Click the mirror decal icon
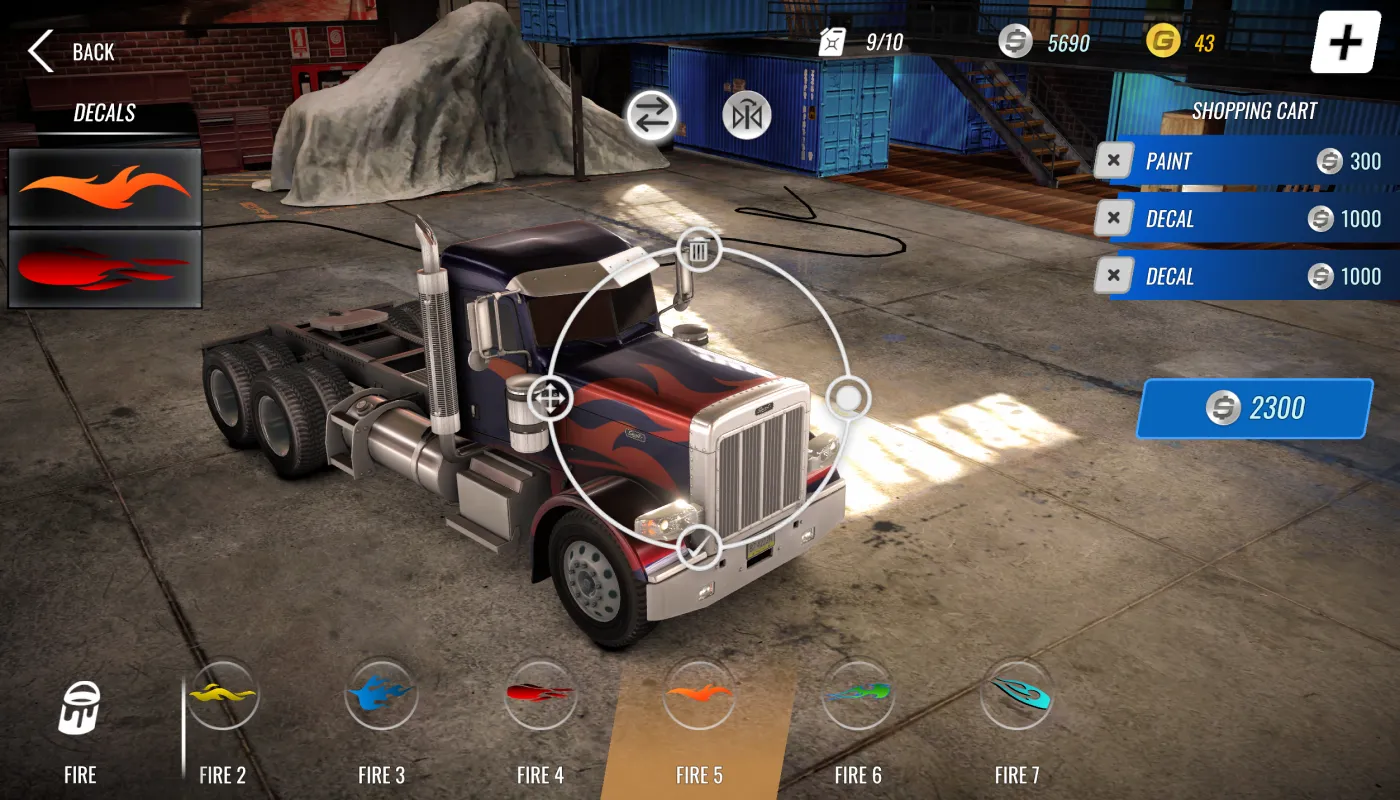Image resolution: width=1400 pixels, height=800 pixels. click(744, 114)
